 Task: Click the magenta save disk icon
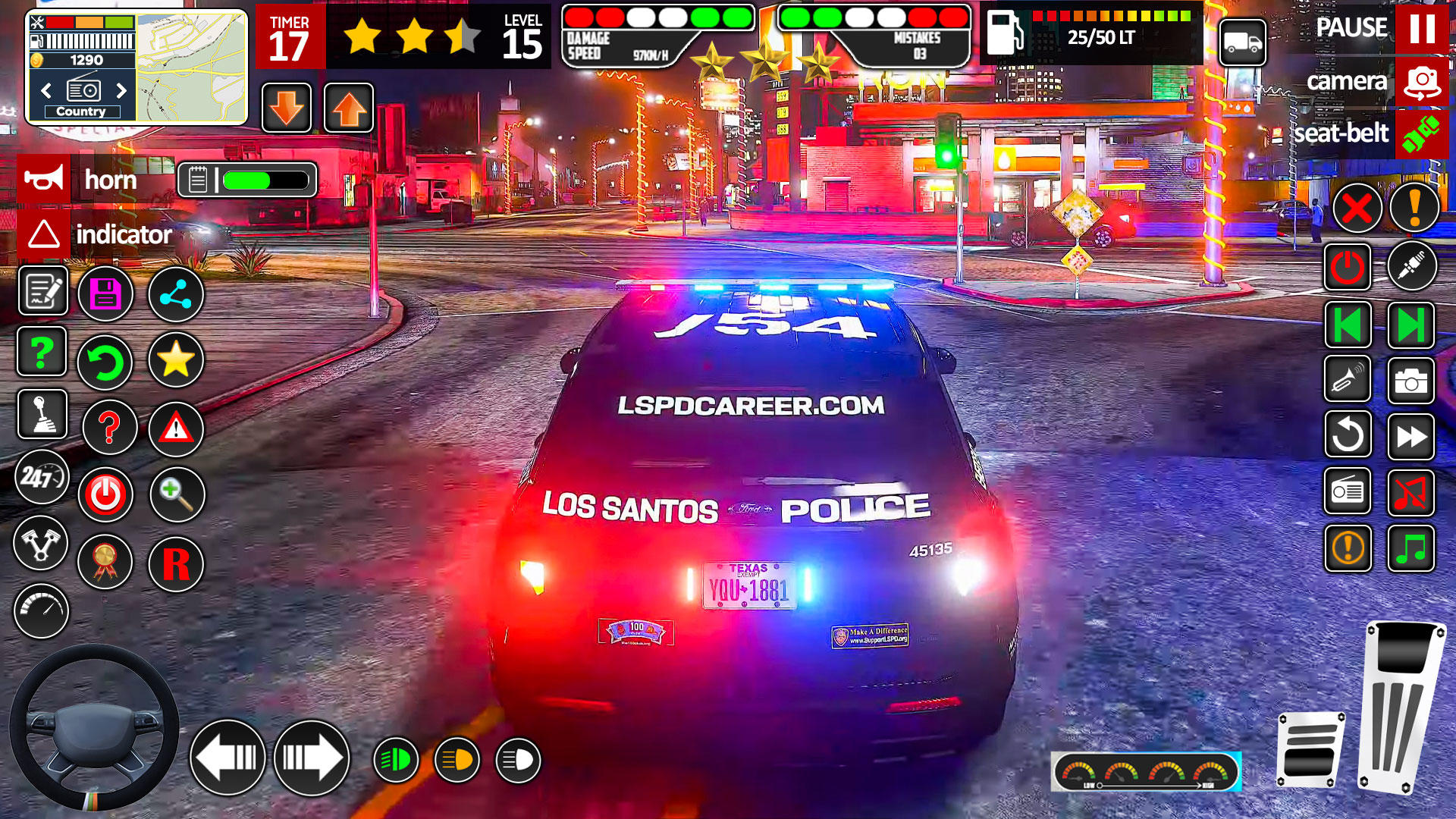click(105, 294)
